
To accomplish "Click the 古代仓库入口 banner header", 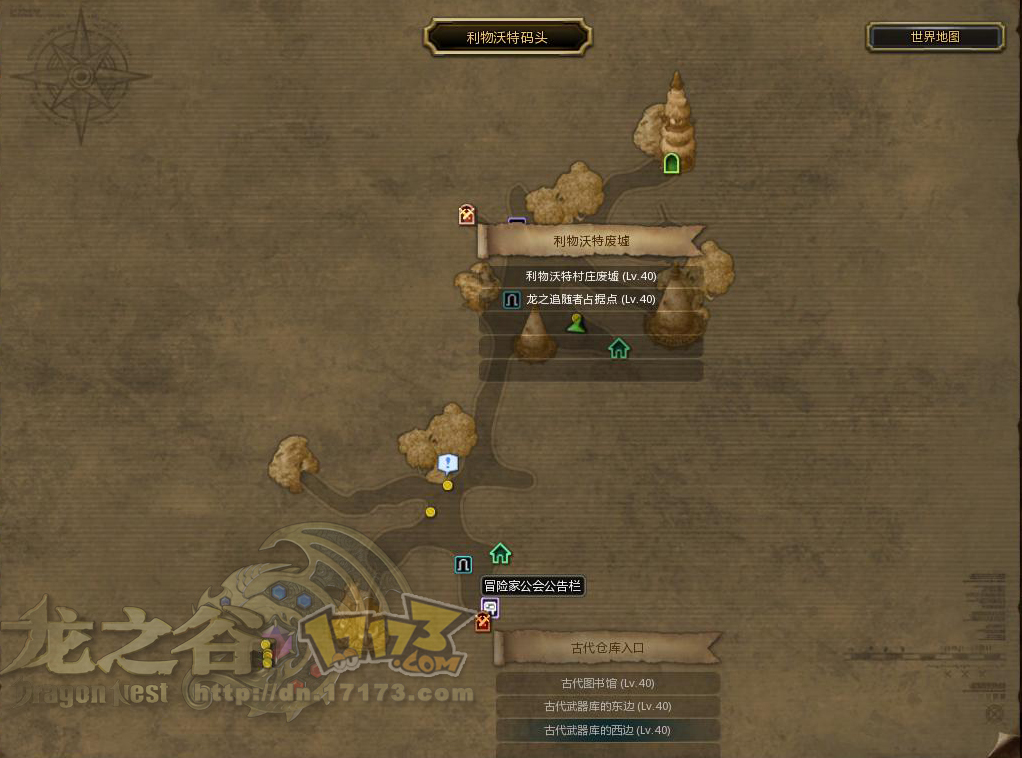I will point(608,648).
